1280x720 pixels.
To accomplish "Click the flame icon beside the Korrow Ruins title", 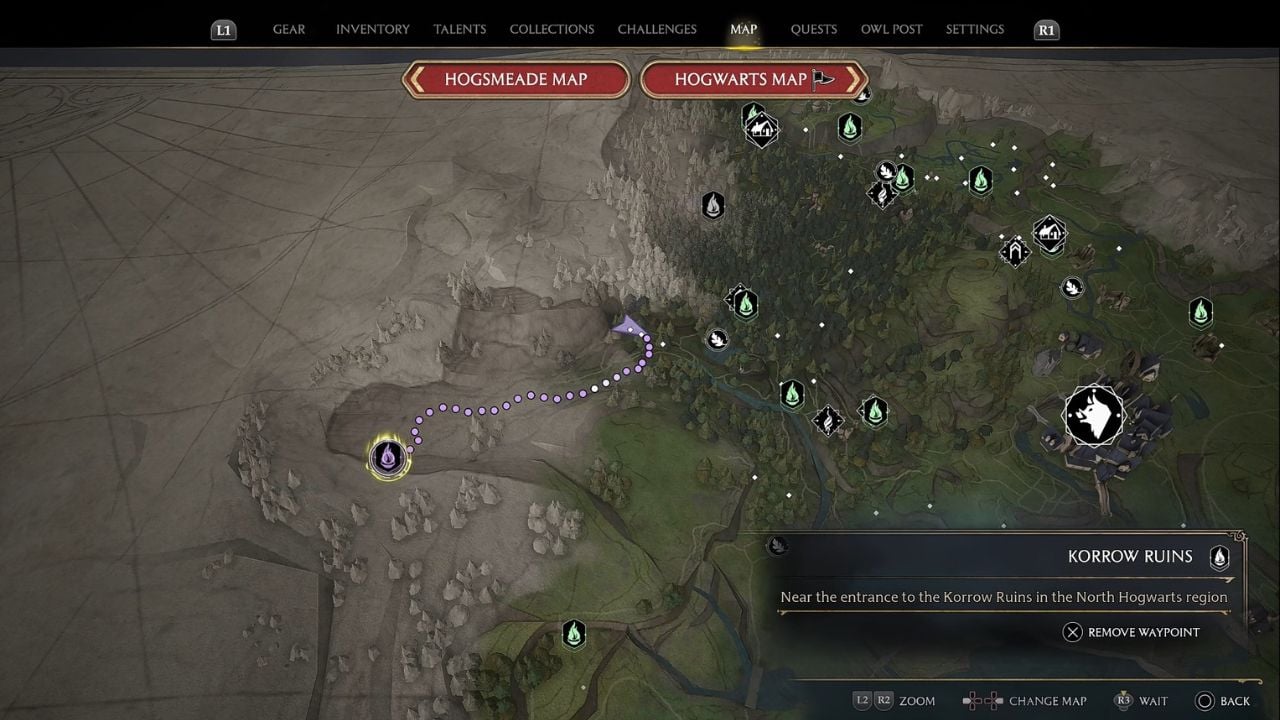I will coord(1219,557).
